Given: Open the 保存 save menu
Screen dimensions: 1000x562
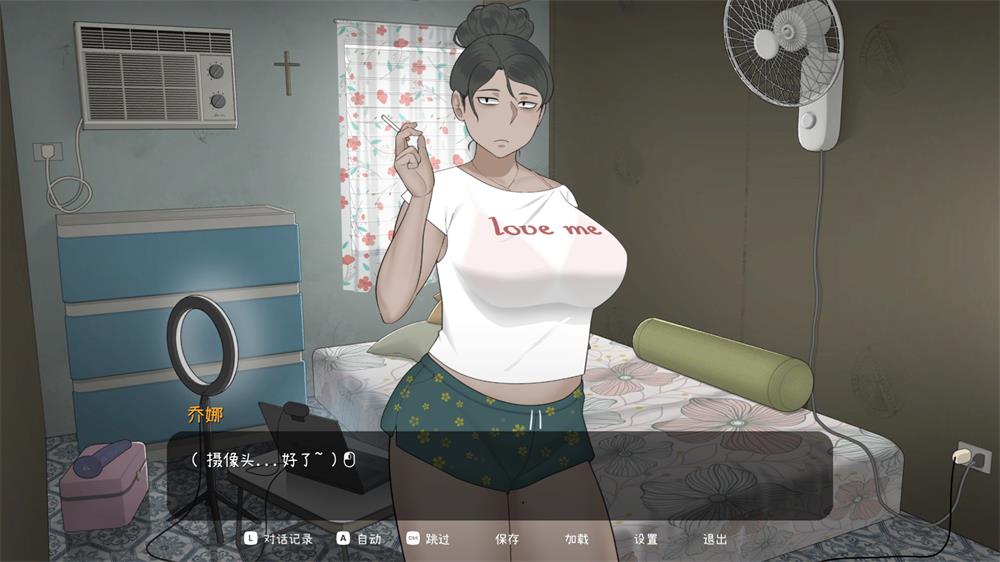Looking at the screenshot, I should (507, 539).
